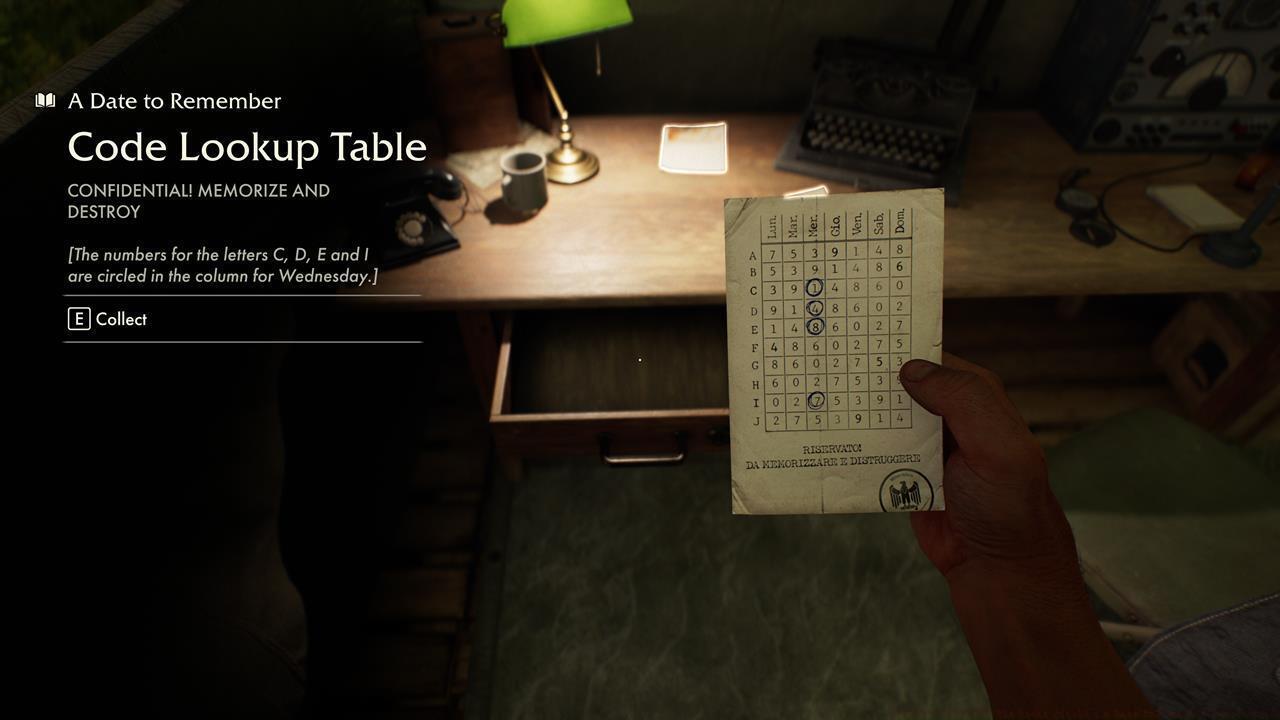Click the Code Lookup Table title
This screenshot has height=720, width=1280.
pyautogui.click(x=245, y=146)
